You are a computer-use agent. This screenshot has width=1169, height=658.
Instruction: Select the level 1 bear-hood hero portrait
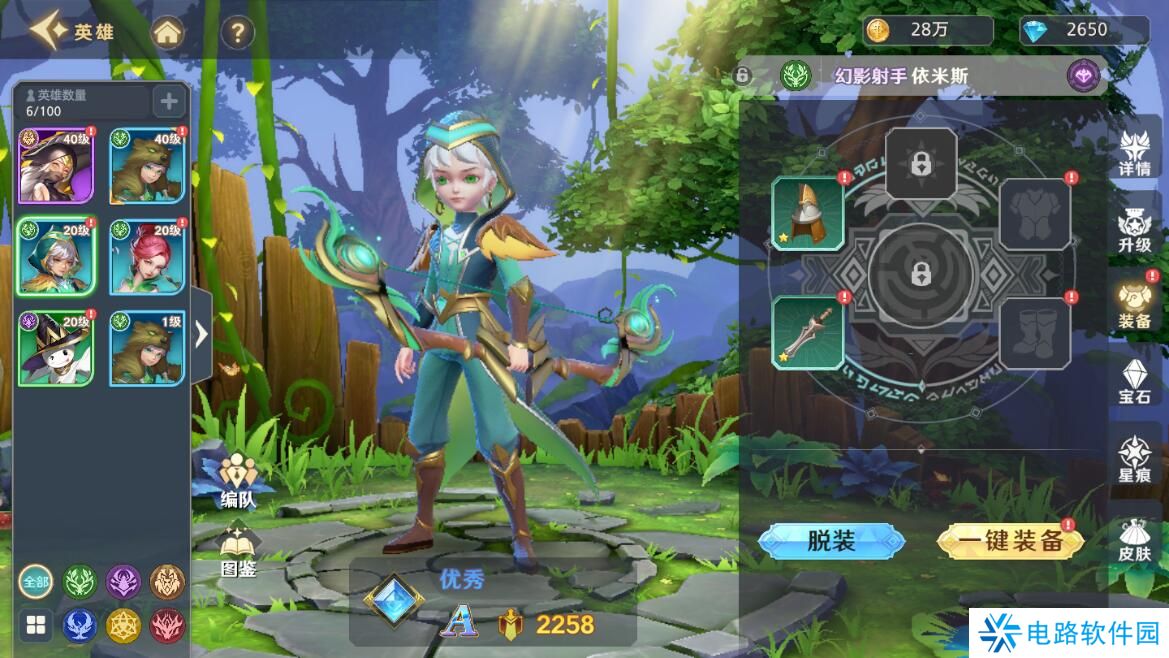[x=147, y=348]
